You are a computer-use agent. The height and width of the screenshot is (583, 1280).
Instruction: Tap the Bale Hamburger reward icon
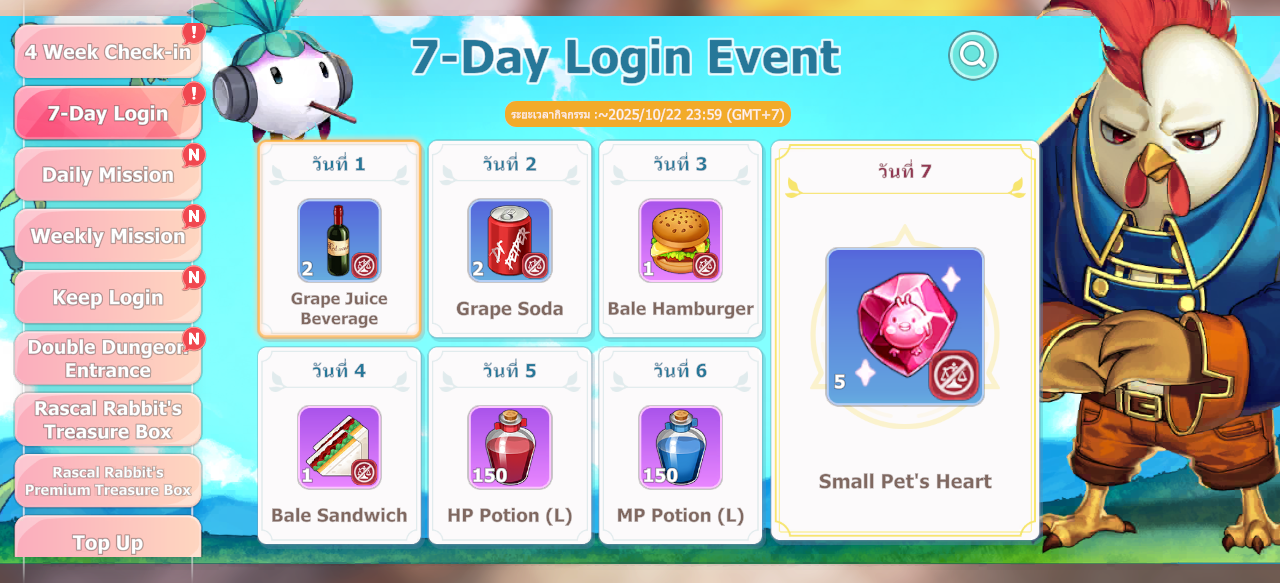click(x=680, y=241)
